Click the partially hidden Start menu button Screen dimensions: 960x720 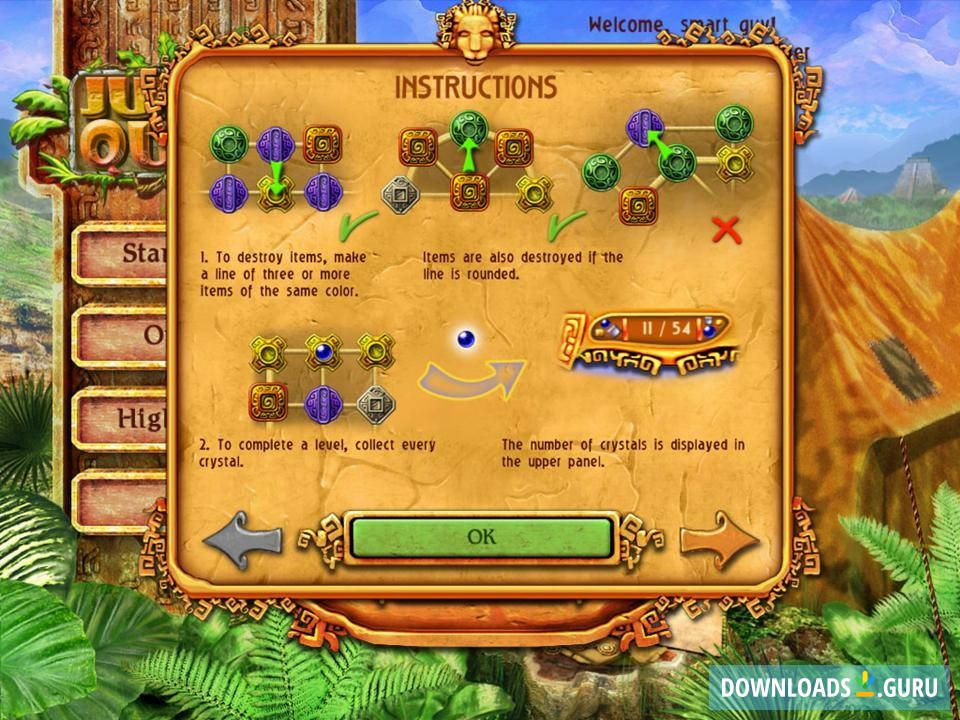(x=125, y=254)
